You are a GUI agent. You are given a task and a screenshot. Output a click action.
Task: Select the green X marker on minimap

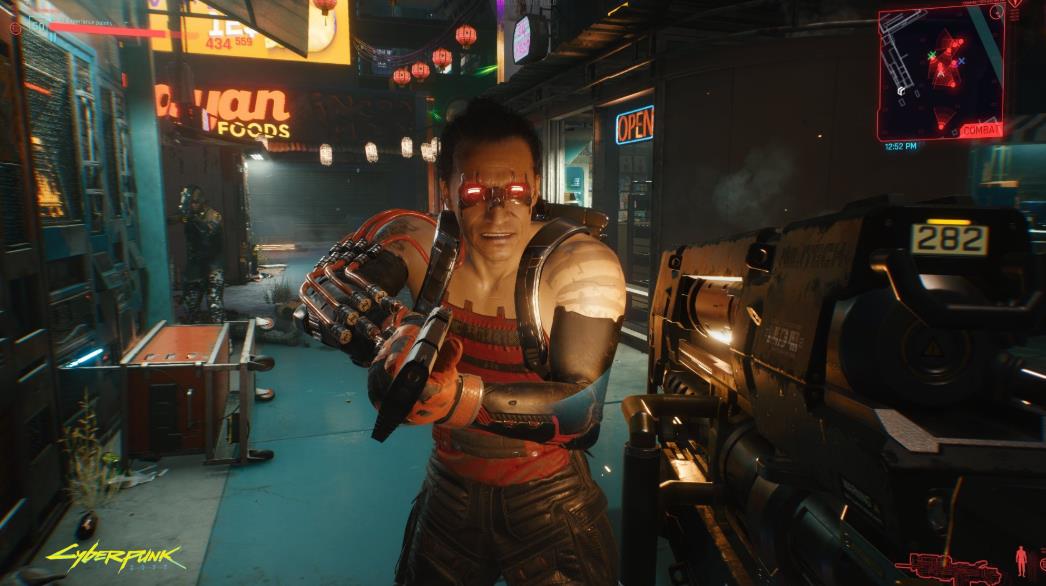click(x=932, y=55)
